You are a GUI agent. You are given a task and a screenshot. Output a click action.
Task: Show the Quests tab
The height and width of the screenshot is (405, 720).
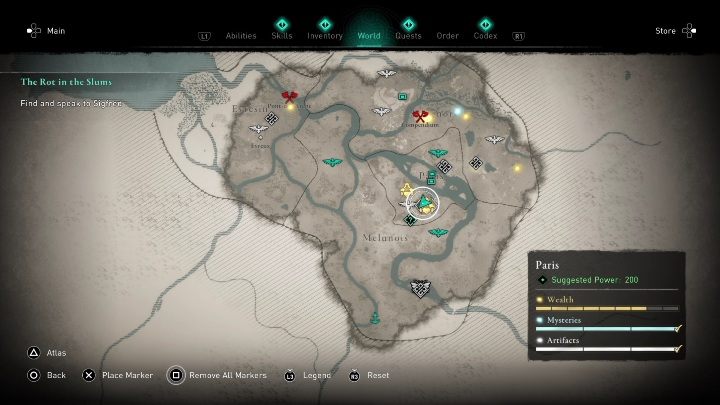tap(408, 36)
